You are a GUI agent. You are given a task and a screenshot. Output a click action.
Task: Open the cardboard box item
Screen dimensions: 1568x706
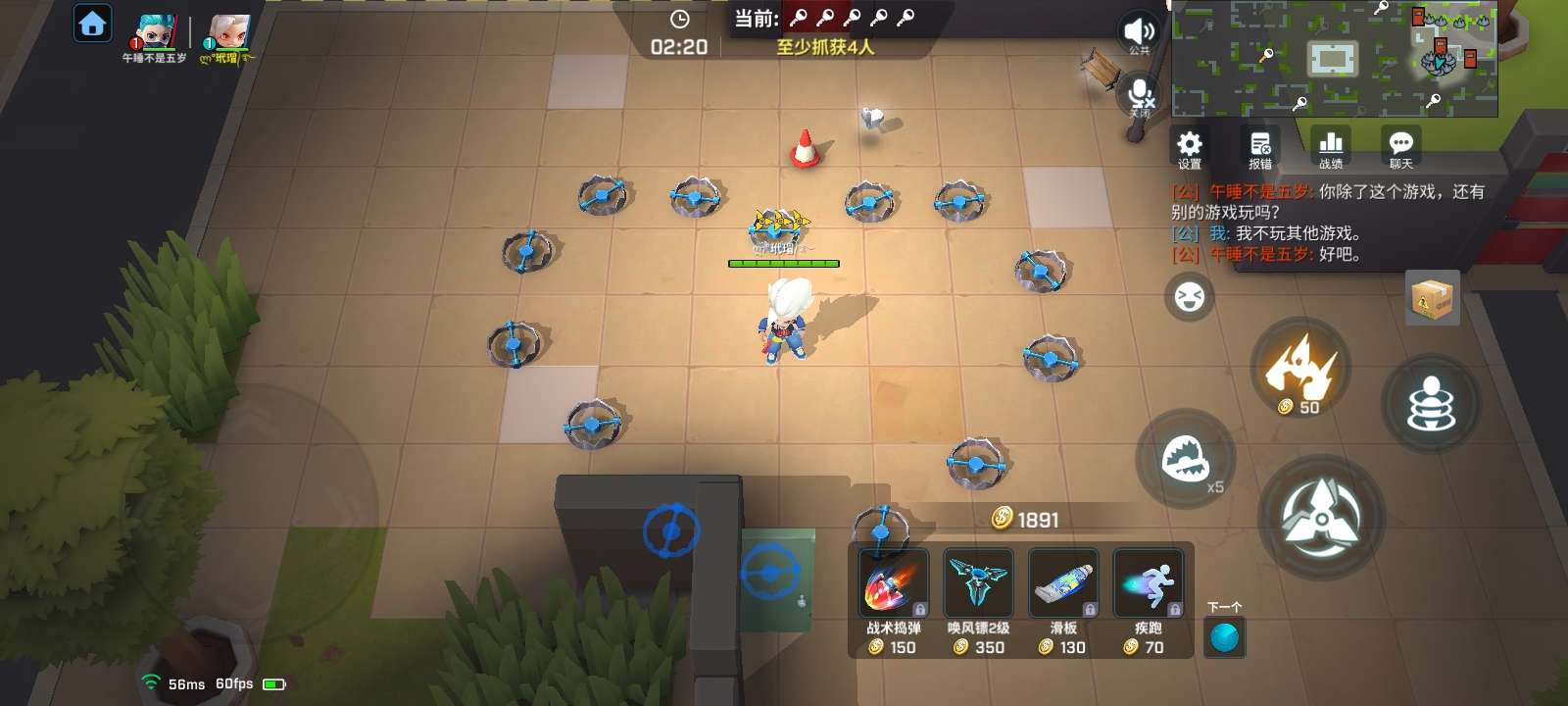1432,298
